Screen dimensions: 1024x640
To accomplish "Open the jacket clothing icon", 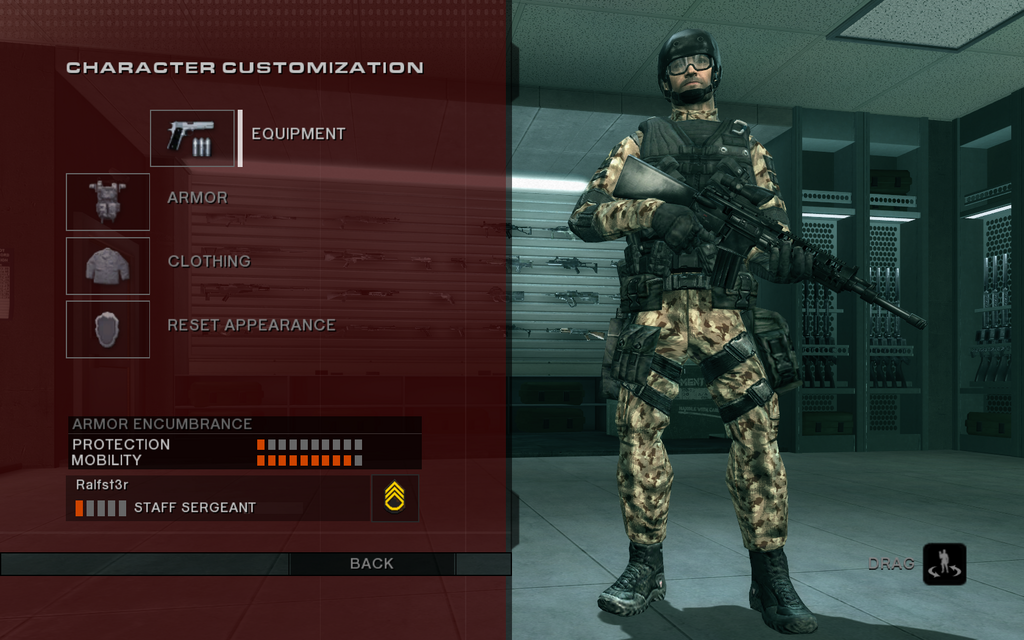I will click(x=108, y=266).
